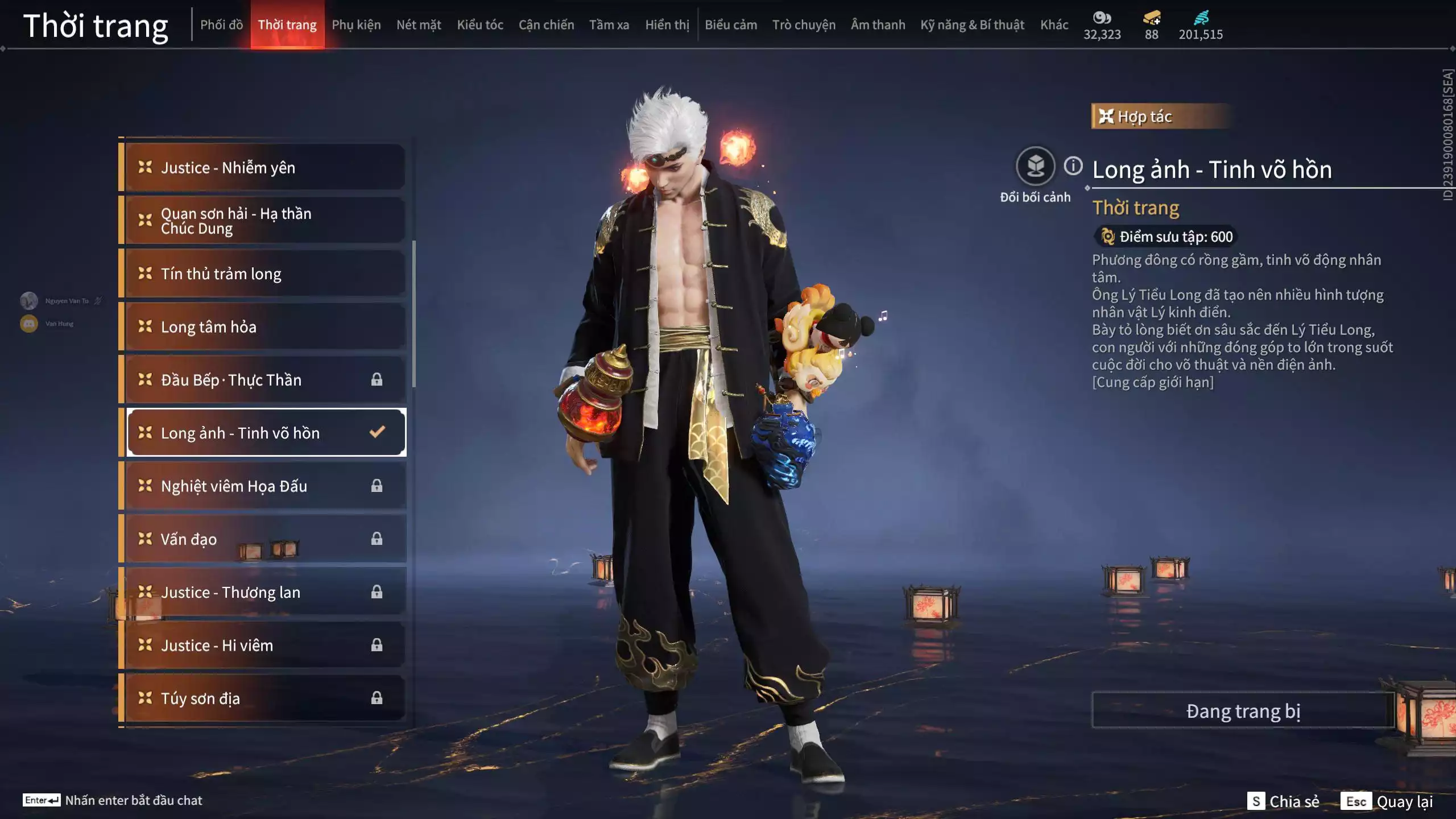The height and width of the screenshot is (819, 1456).
Task: Pick the Tín thủ trảm long outfit
Action: (265, 274)
